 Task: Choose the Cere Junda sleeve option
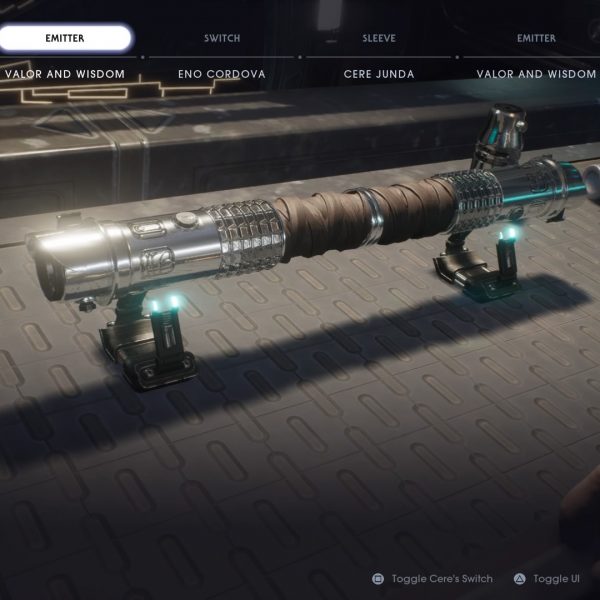click(x=379, y=74)
